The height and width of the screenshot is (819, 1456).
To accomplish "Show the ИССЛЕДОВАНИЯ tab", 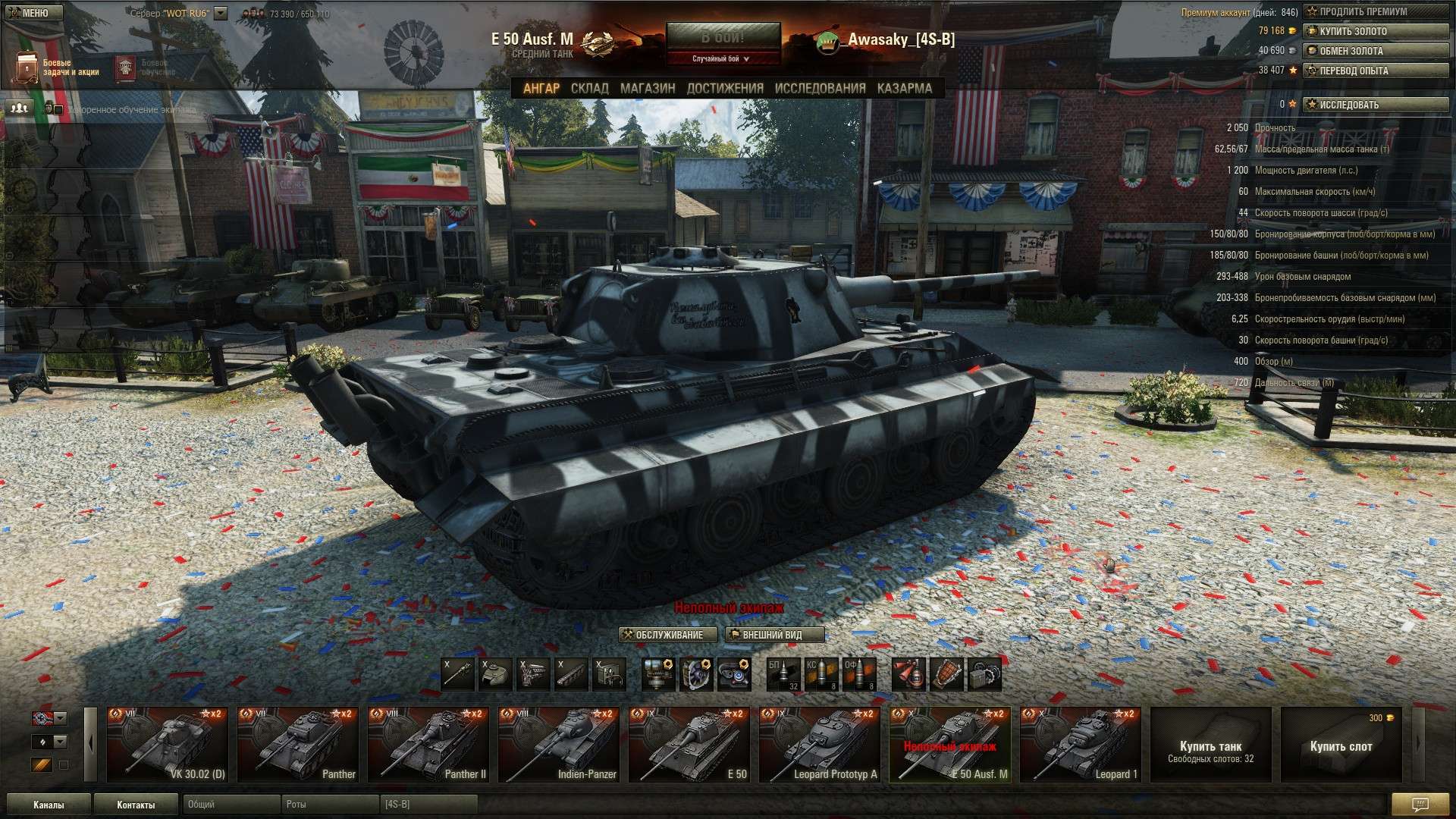I will pos(820,88).
